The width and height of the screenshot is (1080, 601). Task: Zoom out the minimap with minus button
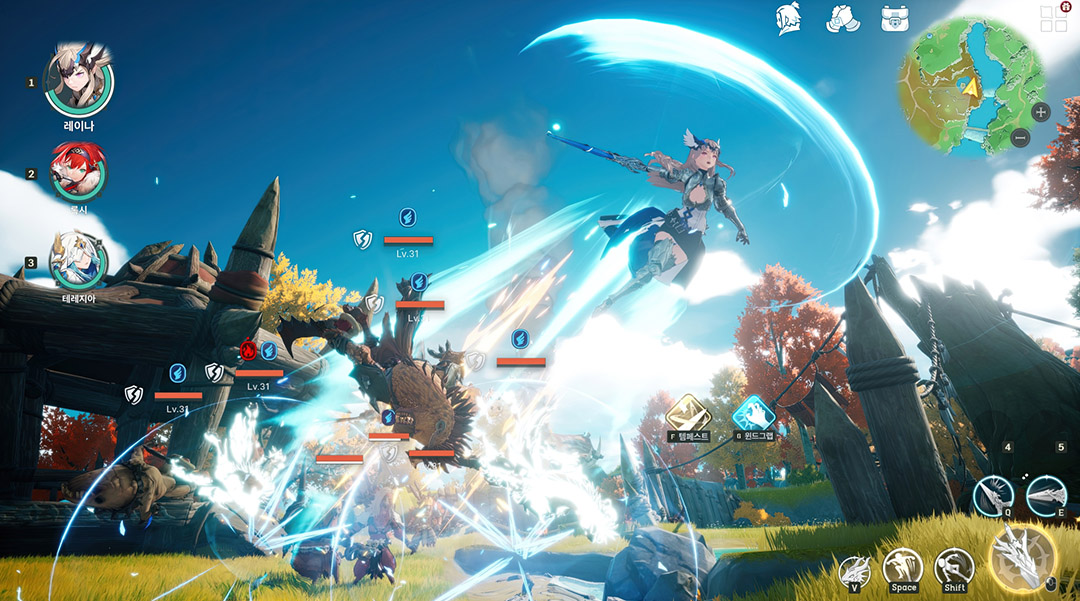pos(1019,139)
